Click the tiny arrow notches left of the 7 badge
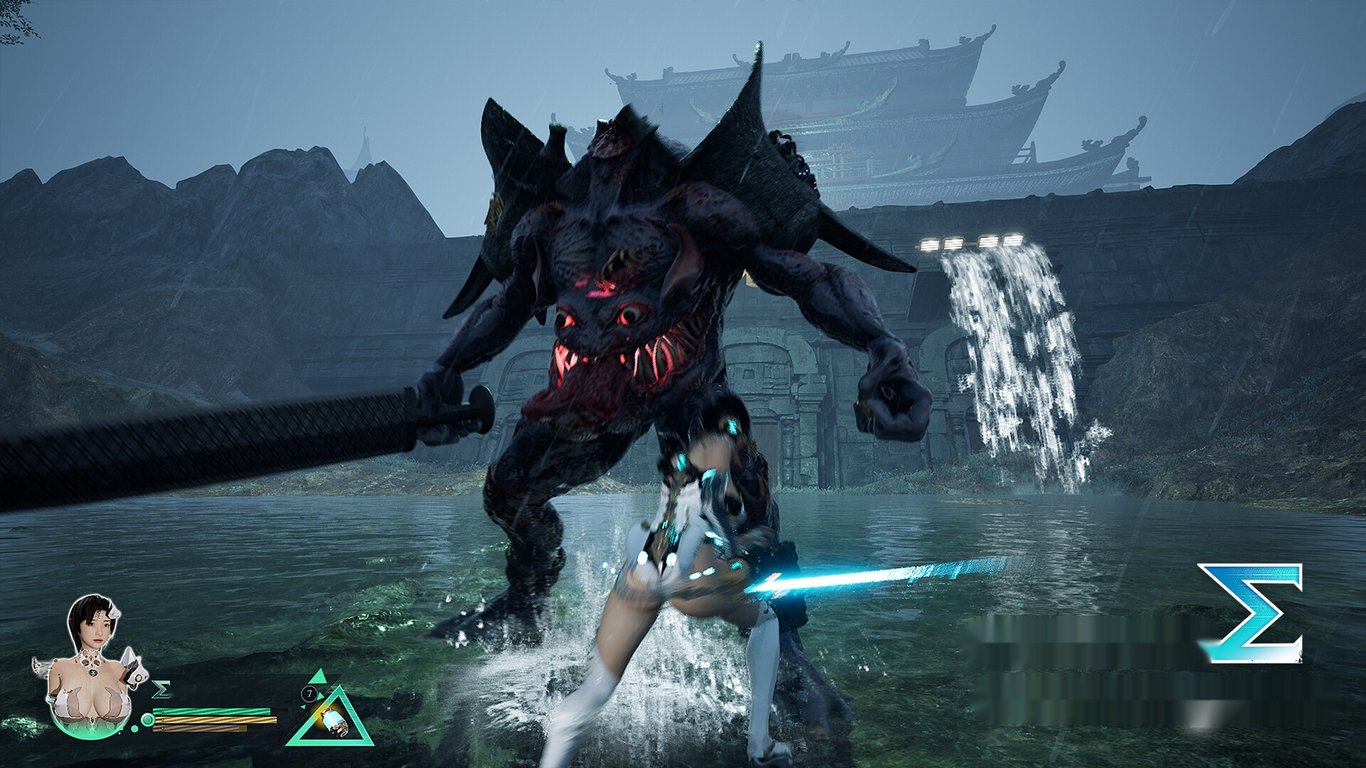The image size is (1366, 768). pyautogui.click(x=301, y=705)
